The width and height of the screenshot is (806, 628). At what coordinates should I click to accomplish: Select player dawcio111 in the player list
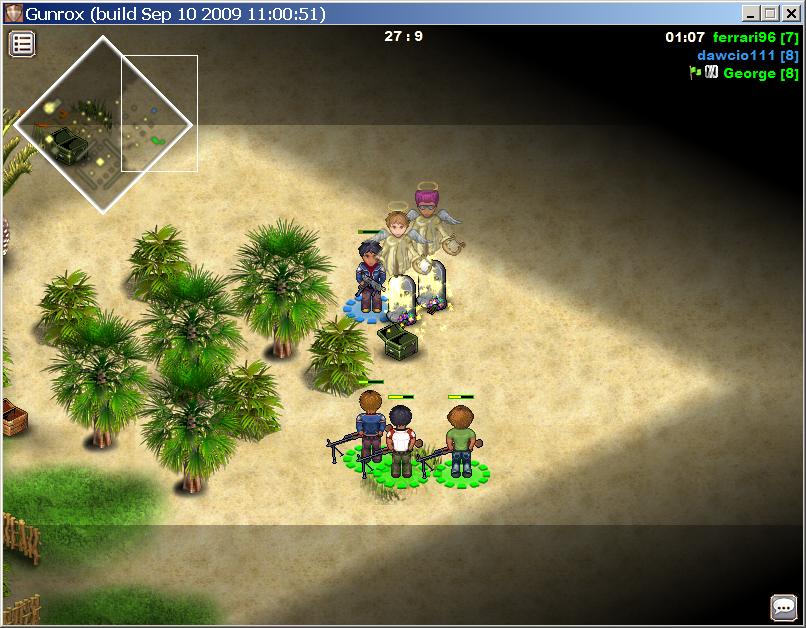(x=747, y=55)
